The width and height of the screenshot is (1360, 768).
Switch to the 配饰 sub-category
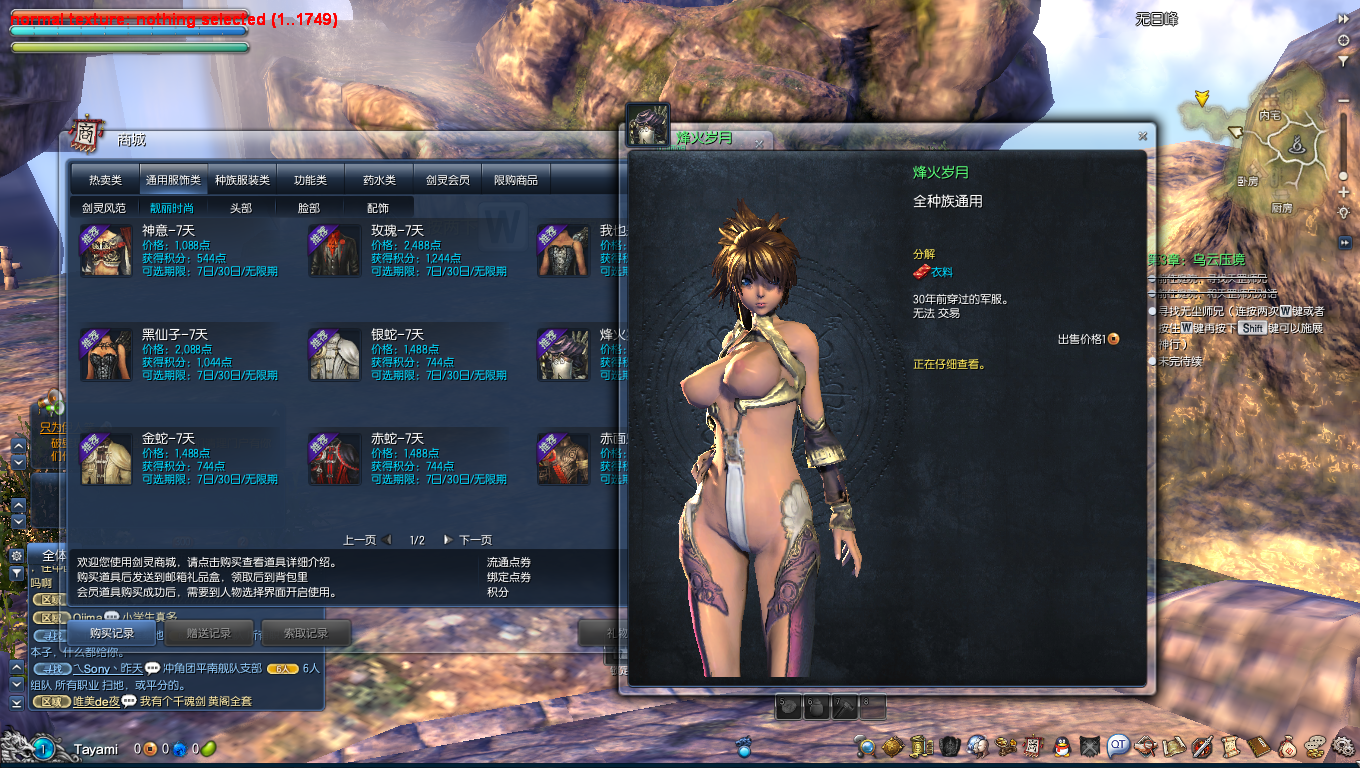point(378,208)
